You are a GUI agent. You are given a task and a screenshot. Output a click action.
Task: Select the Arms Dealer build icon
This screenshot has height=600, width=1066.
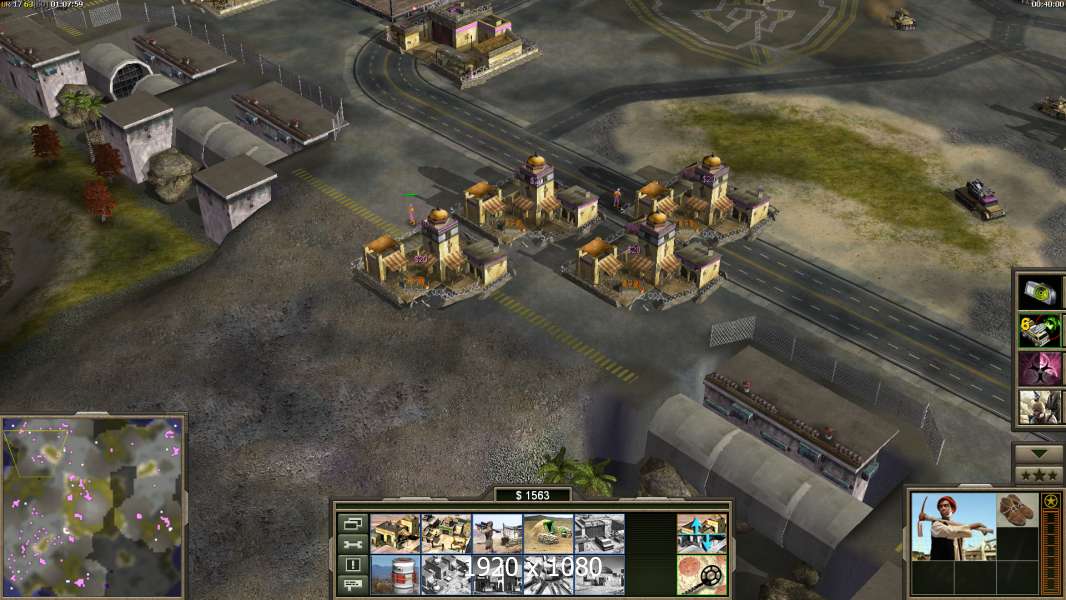pyautogui.click(x=446, y=533)
